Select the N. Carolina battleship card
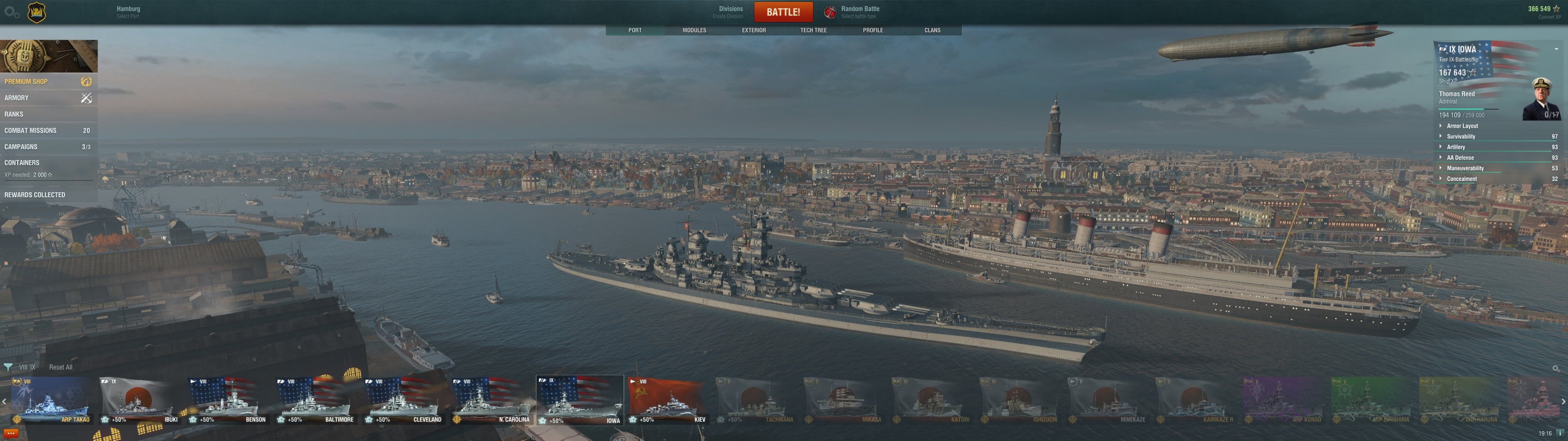 [x=491, y=400]
